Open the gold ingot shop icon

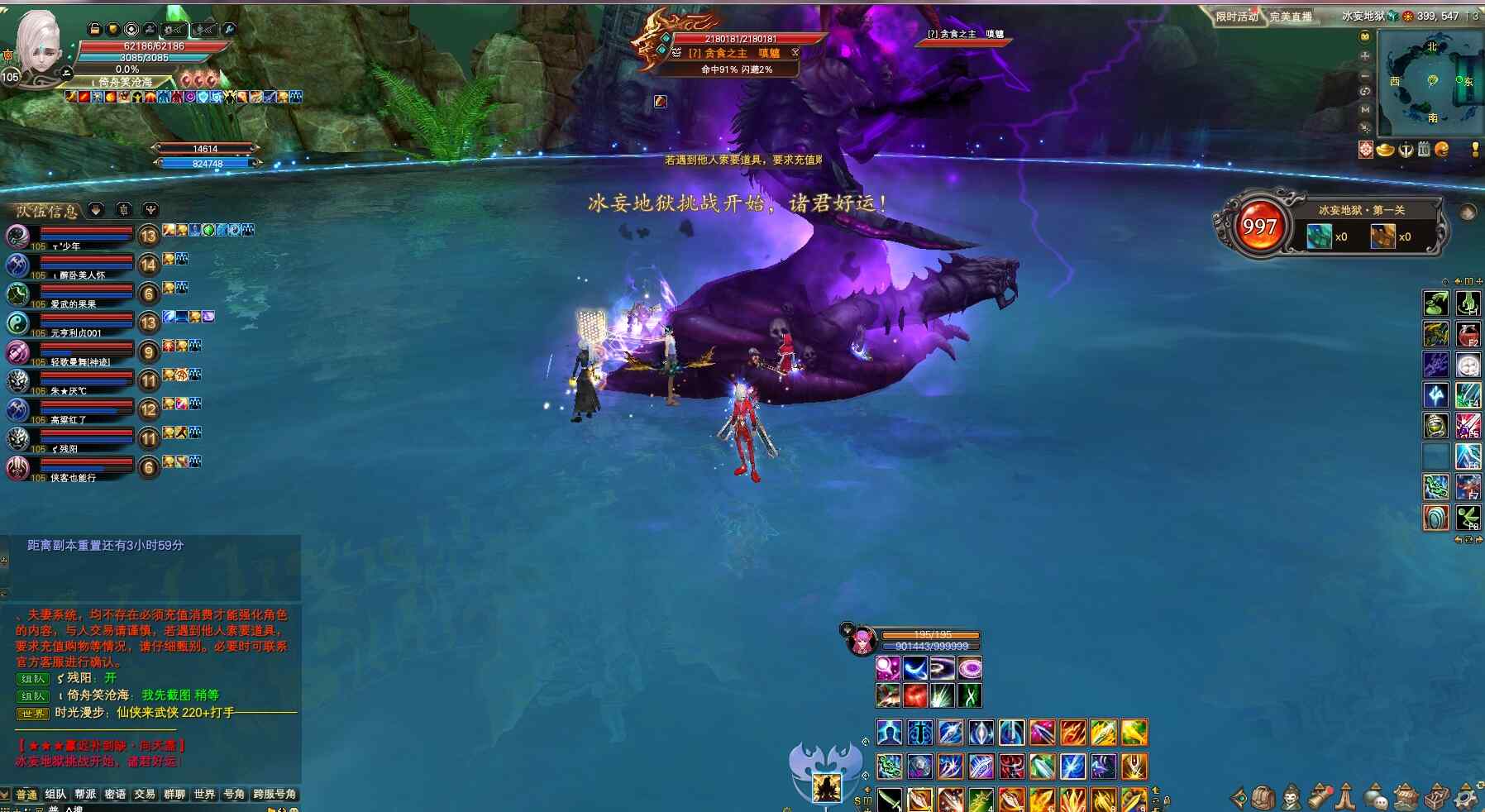click(x=1385, y=150)
